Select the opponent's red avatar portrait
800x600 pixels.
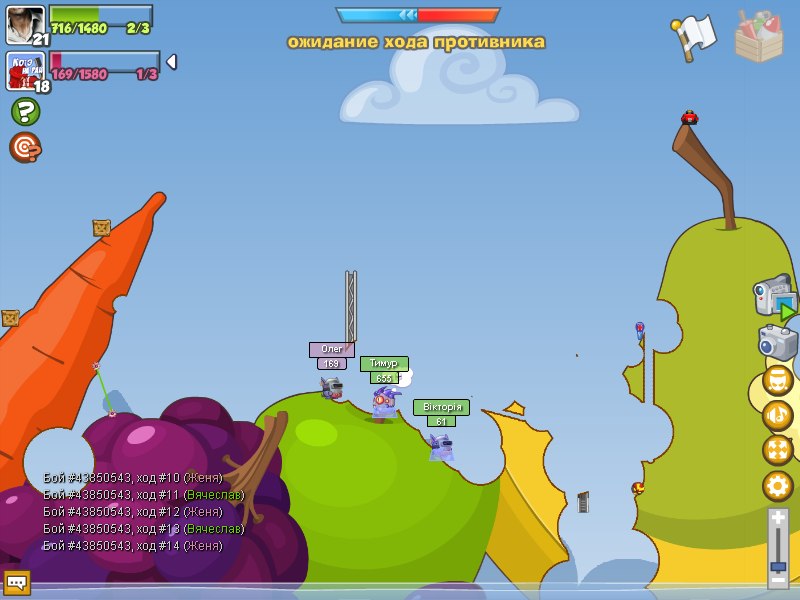point(25,71)
